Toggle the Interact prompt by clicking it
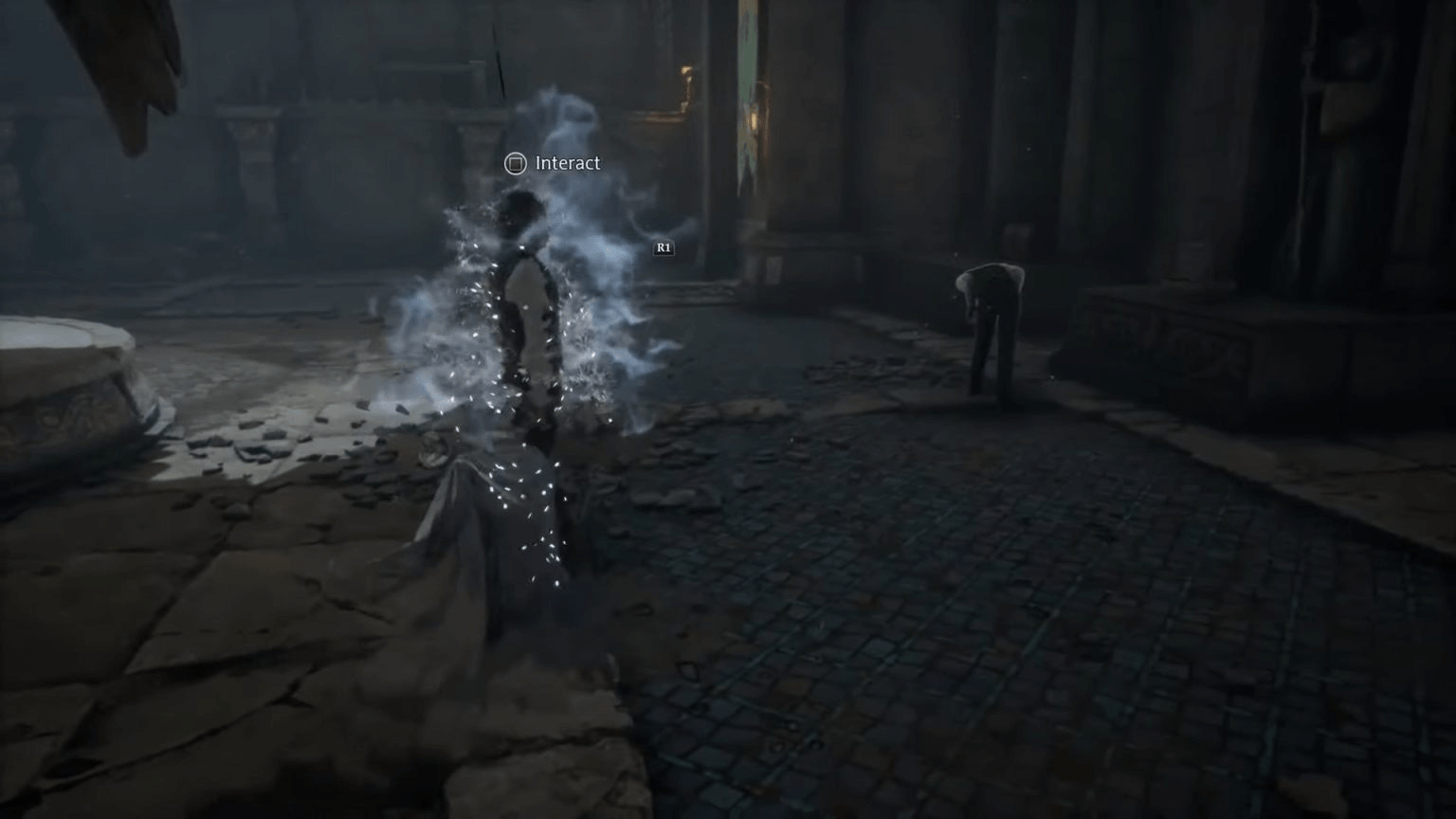 [553, 163]
